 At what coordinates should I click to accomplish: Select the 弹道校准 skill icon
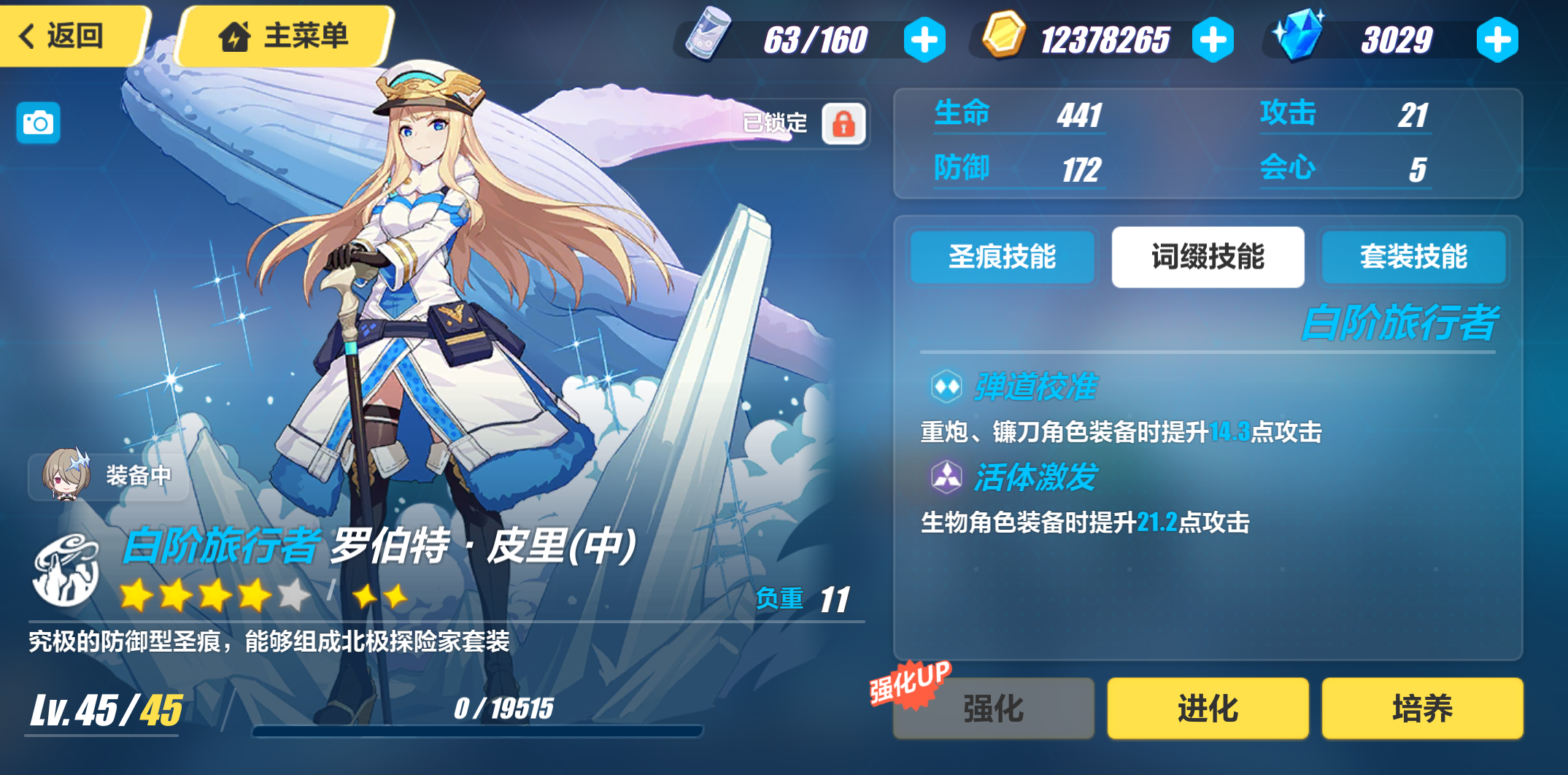(x=945, y=387)
